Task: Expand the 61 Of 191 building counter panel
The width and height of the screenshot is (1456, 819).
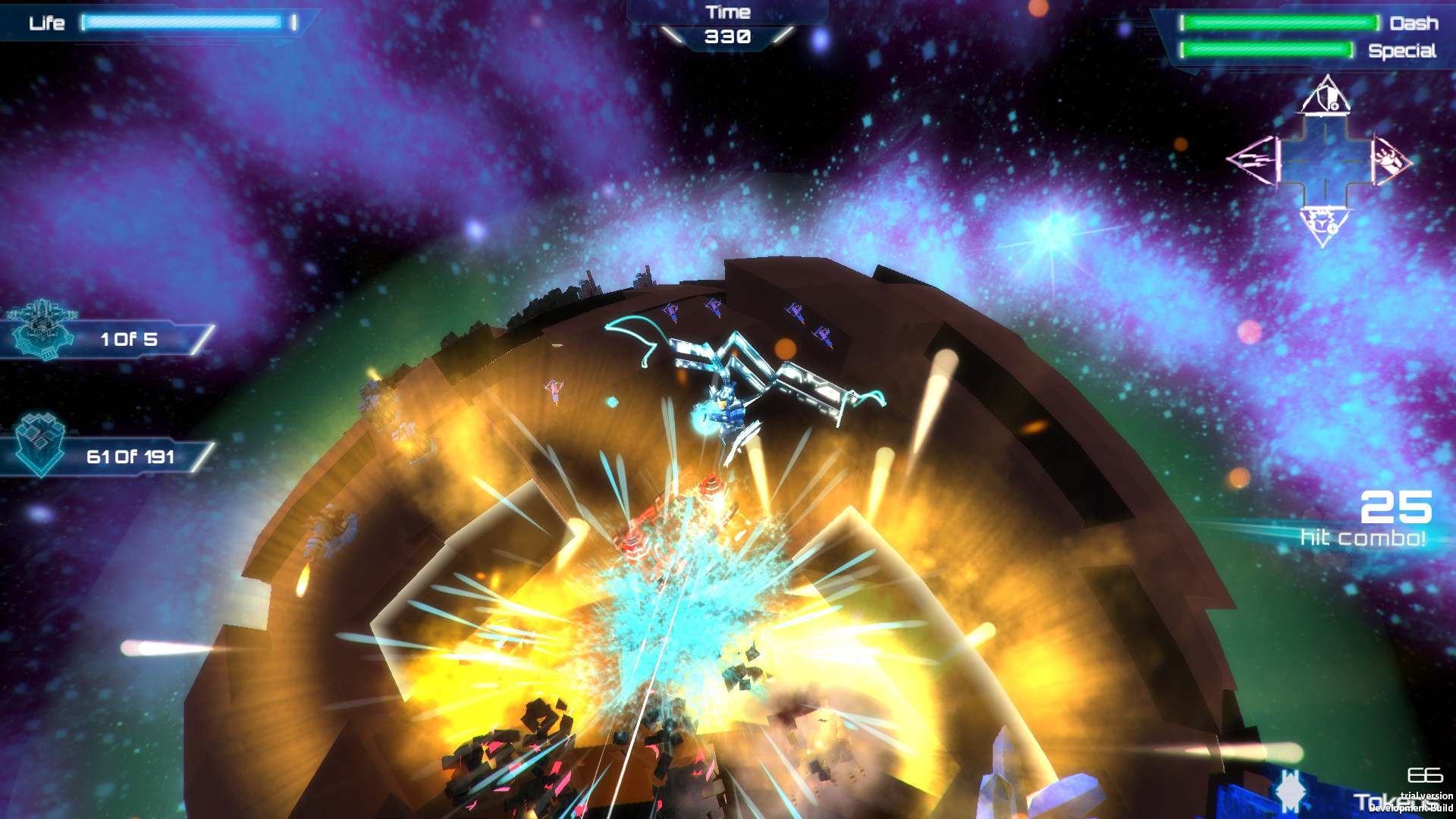Action: (130, 457)
